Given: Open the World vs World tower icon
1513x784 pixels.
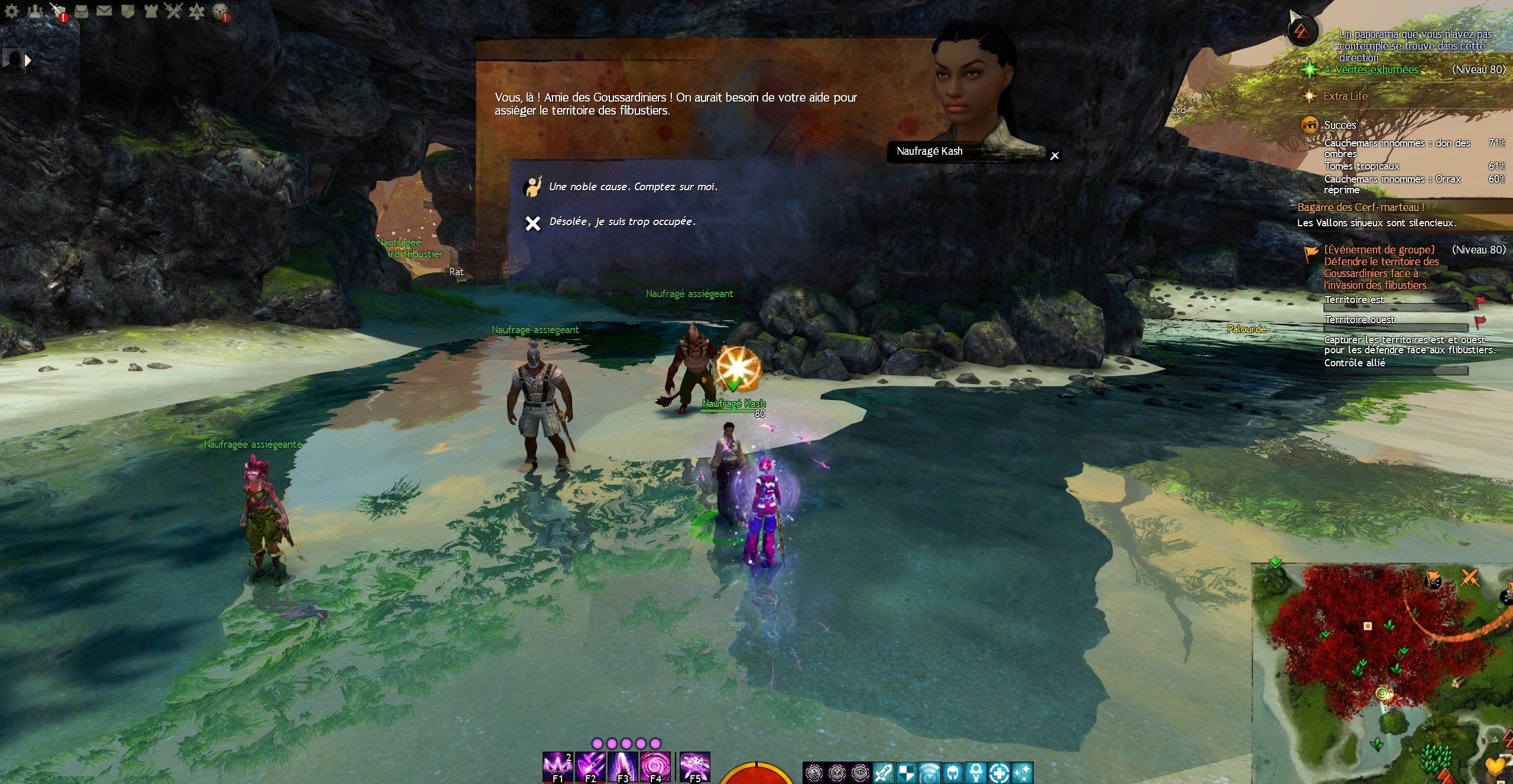Looking at the screenshot, I should click(x=151, y=11).
